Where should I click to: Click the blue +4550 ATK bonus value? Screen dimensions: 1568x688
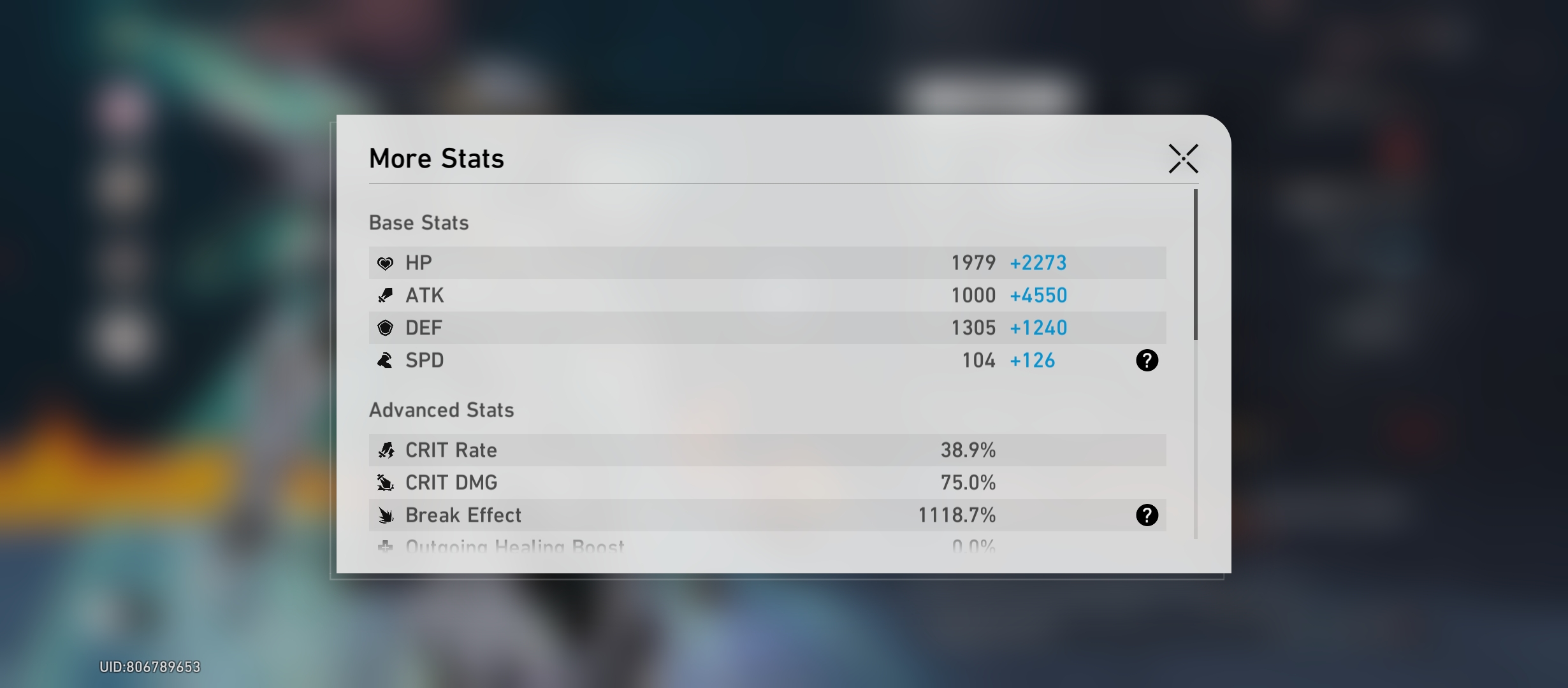[x=1039, y=295]
